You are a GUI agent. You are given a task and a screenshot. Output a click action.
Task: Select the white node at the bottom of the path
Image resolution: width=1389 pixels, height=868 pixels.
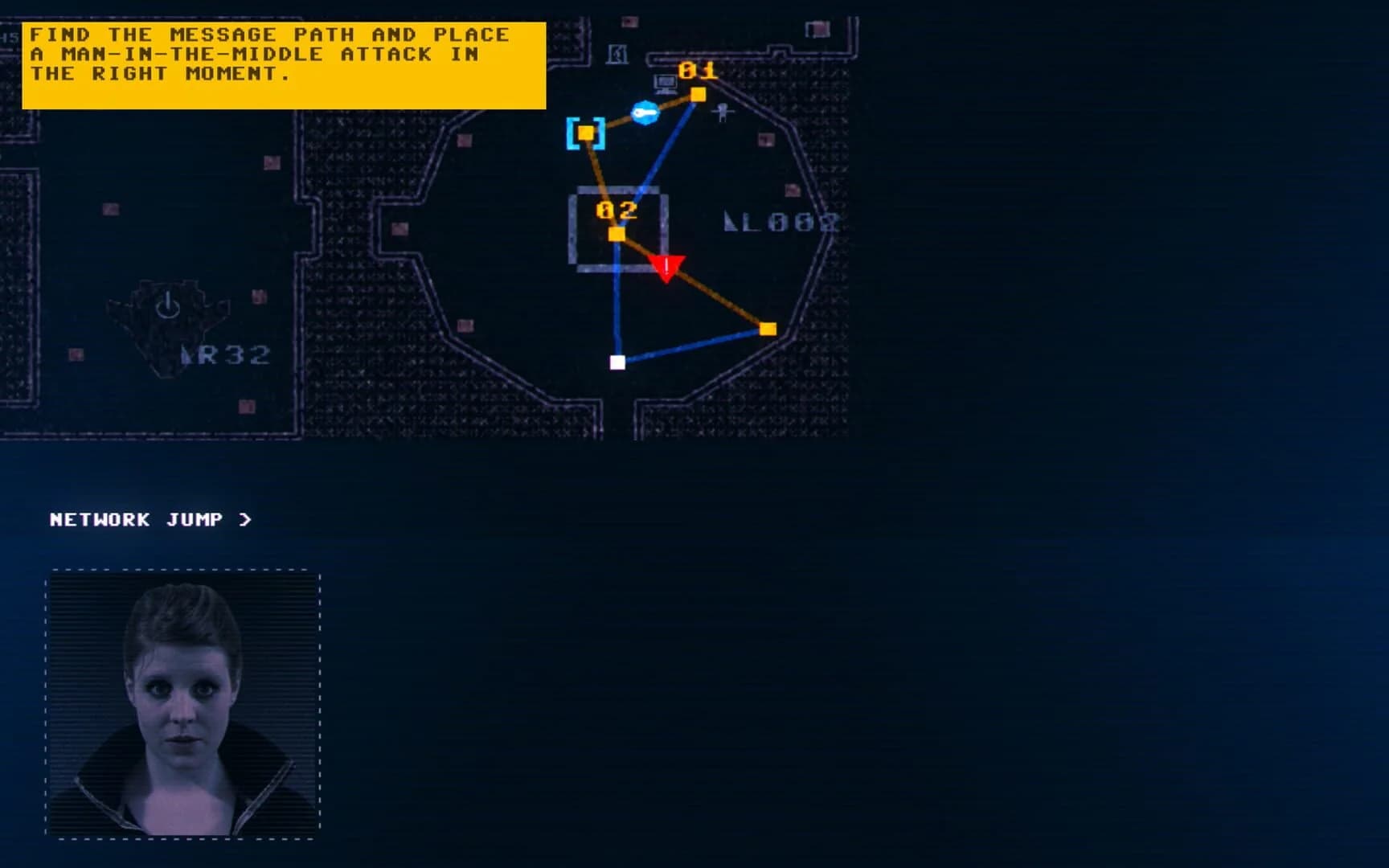pos(619,362)
